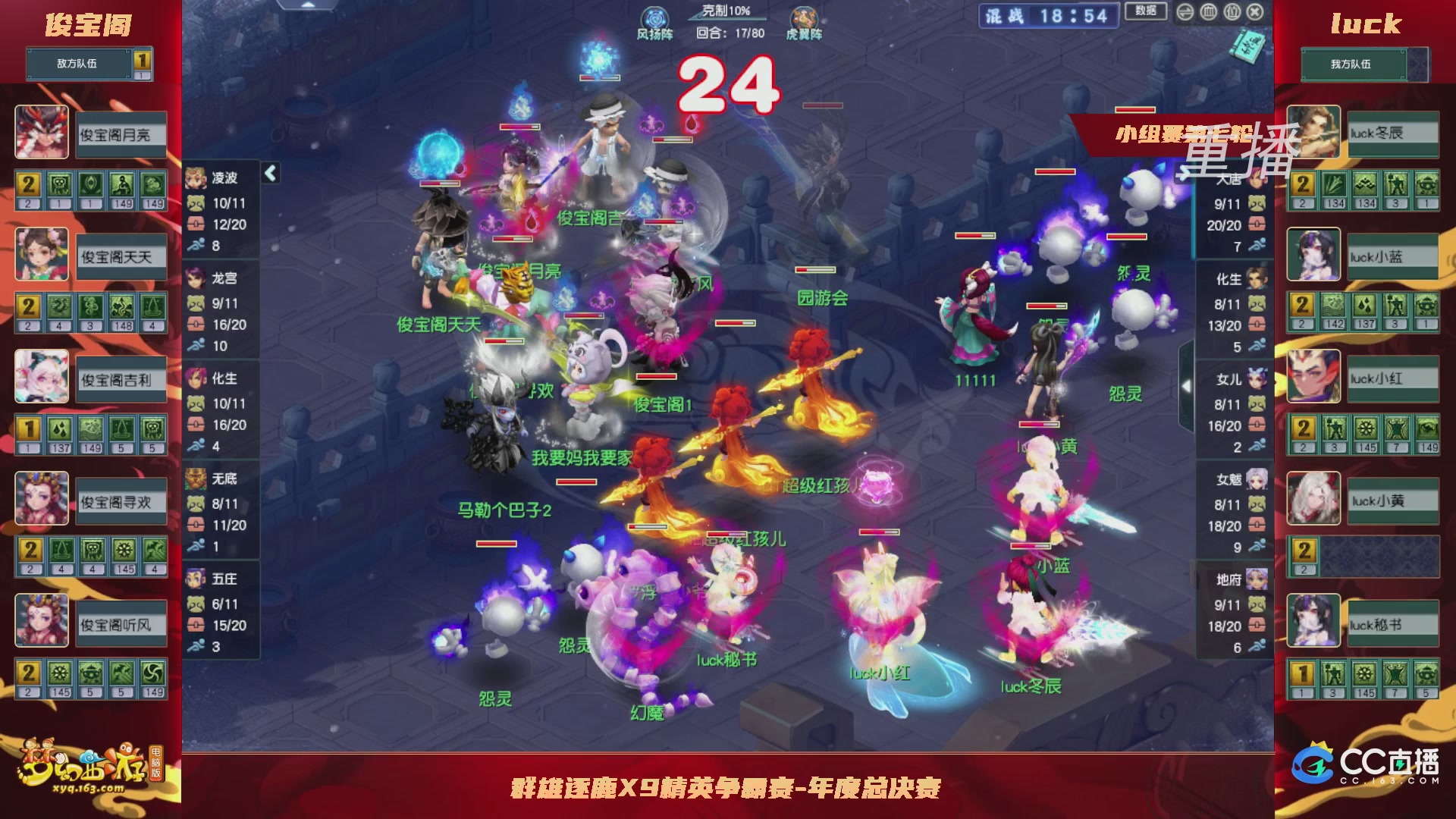Select the luck冬辰 player name label
The image size is (1456, 819).
click(1392, 133)
